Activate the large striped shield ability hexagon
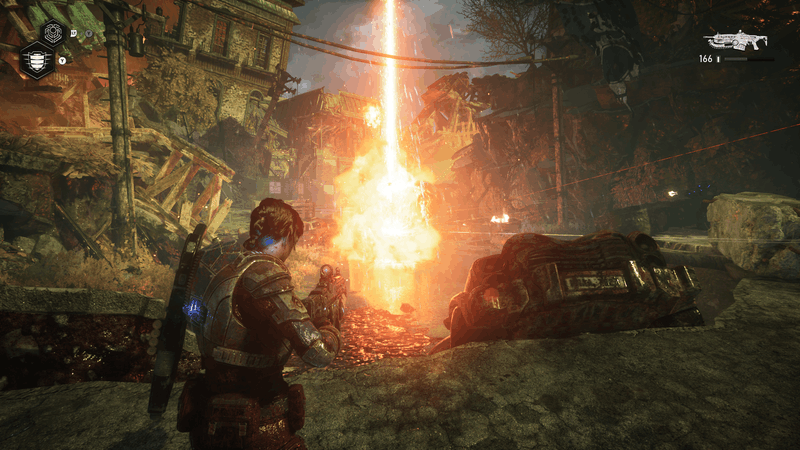 36,60
